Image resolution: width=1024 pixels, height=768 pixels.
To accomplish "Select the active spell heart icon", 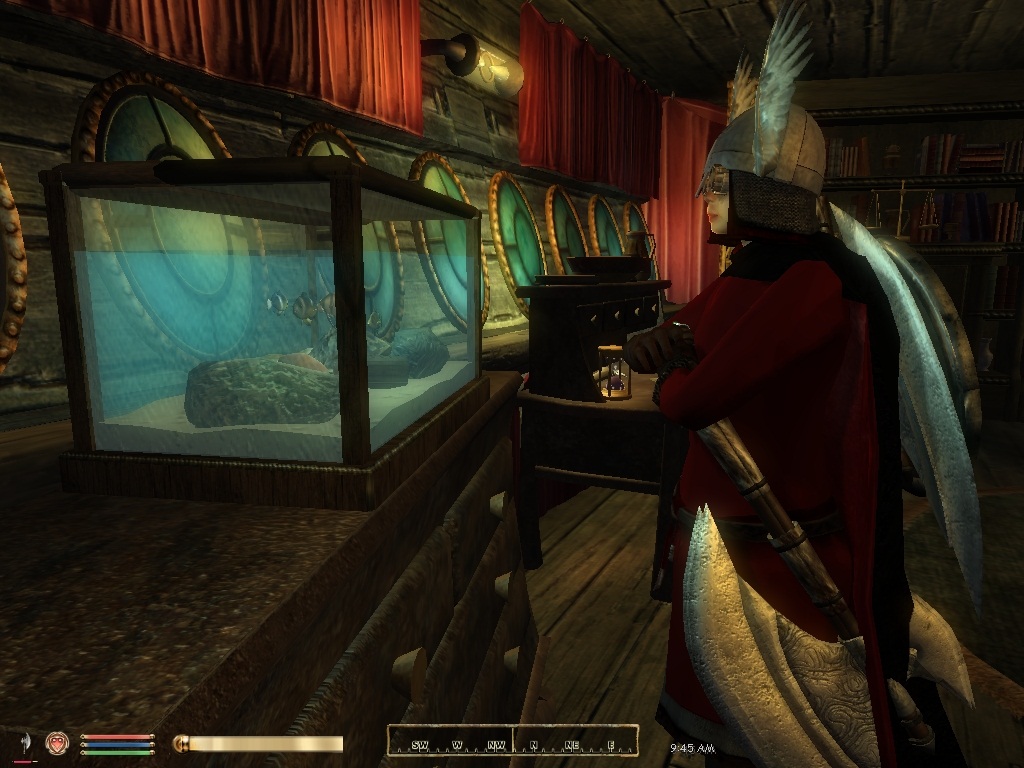I will [57, 743].
